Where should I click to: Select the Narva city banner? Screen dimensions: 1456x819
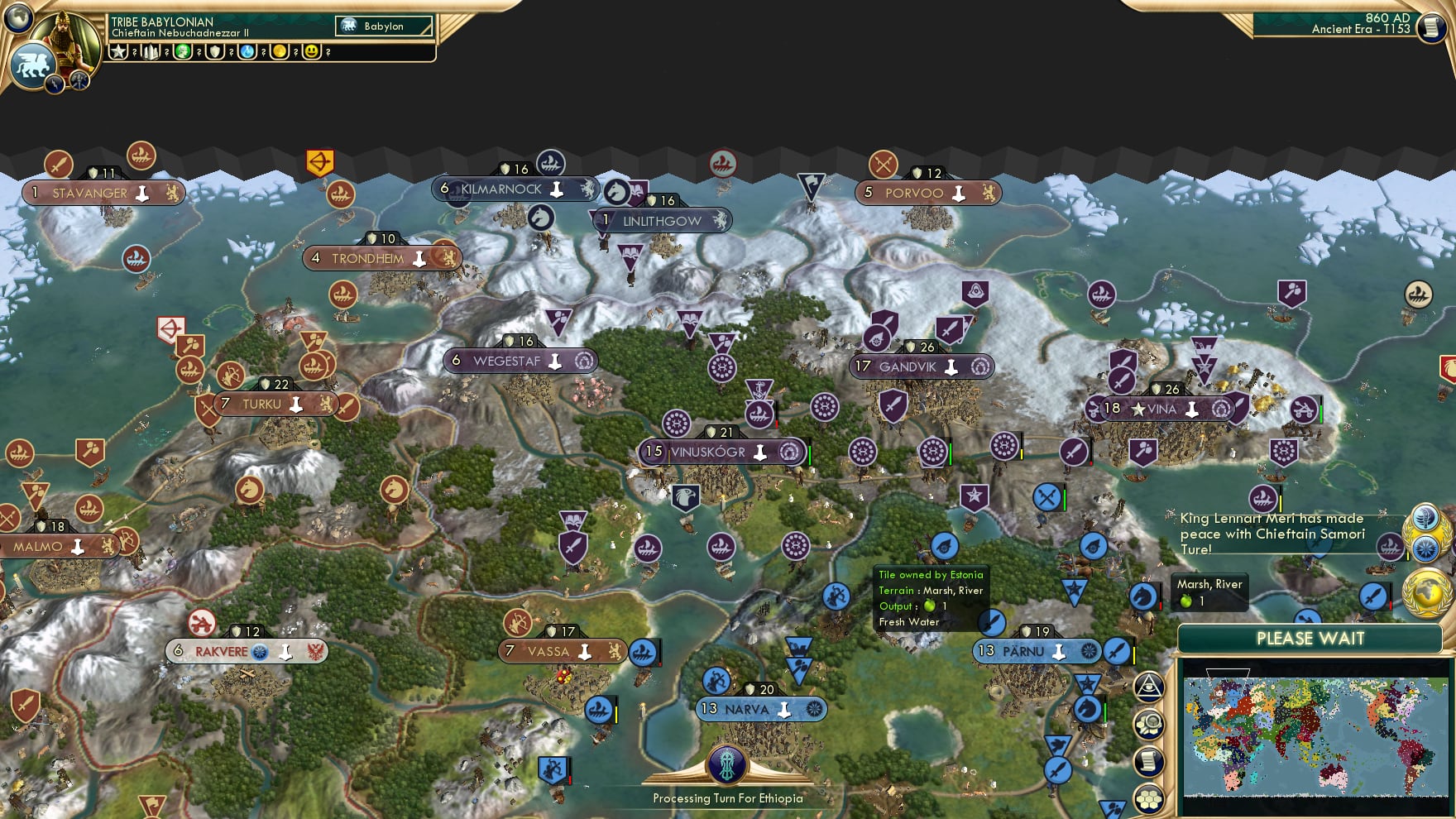point(761,708)
